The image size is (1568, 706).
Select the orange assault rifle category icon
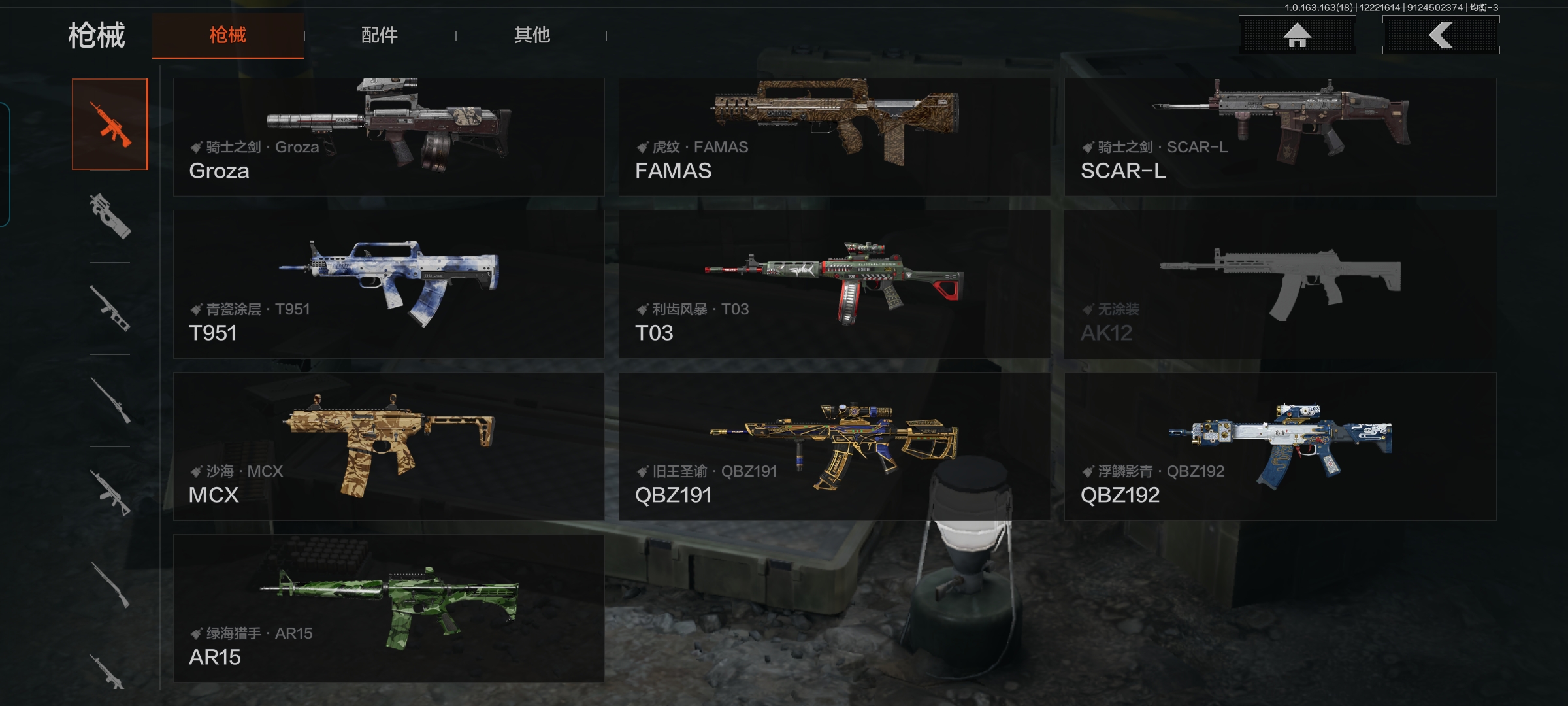[x=110, y=124]
